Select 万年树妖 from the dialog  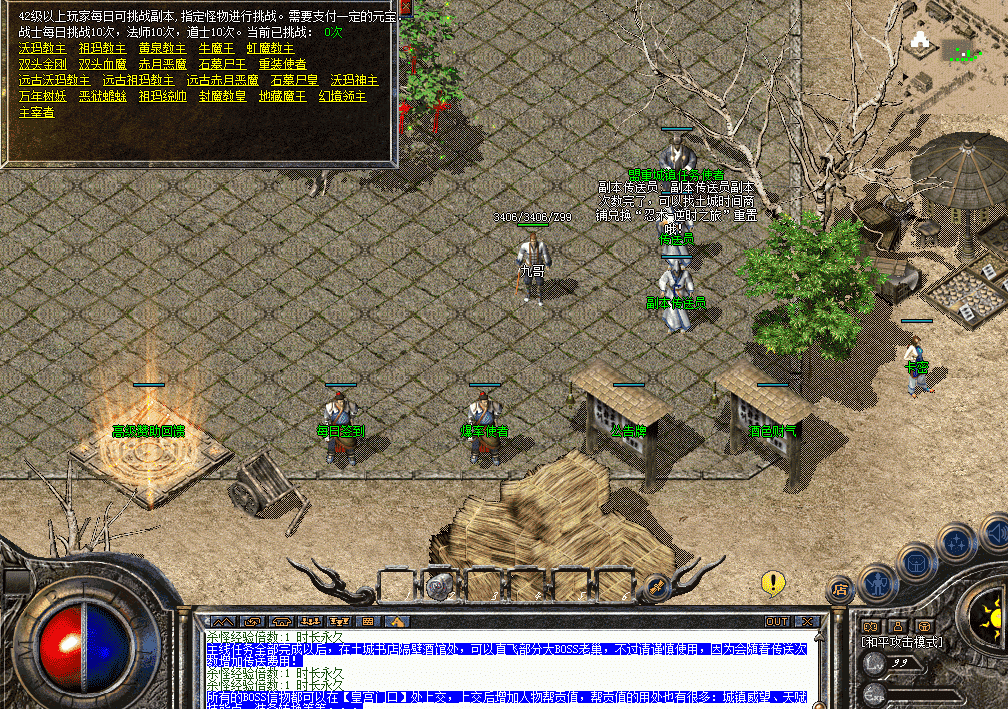click(x=42, y=96)
